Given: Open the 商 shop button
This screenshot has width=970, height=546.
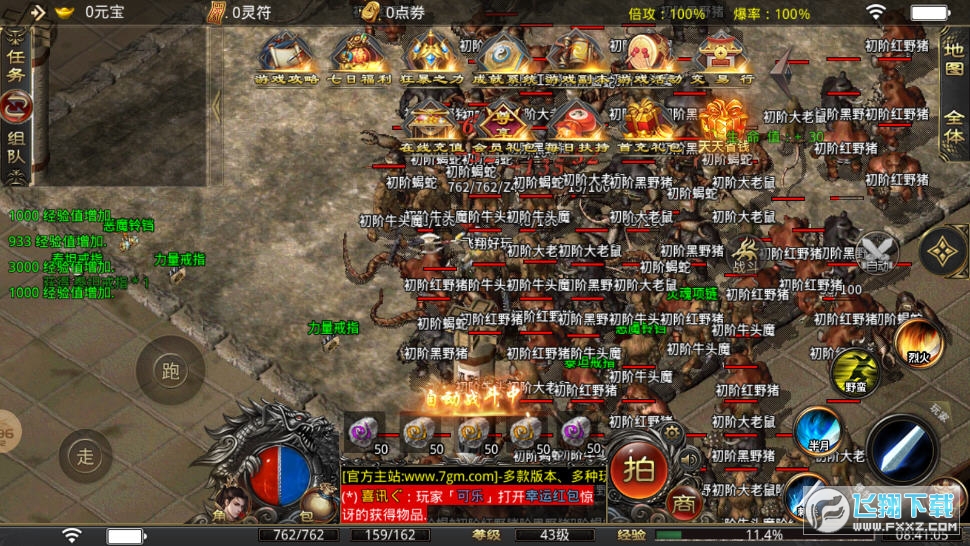Looking at the screenshot, I should [x=683, y=502].
